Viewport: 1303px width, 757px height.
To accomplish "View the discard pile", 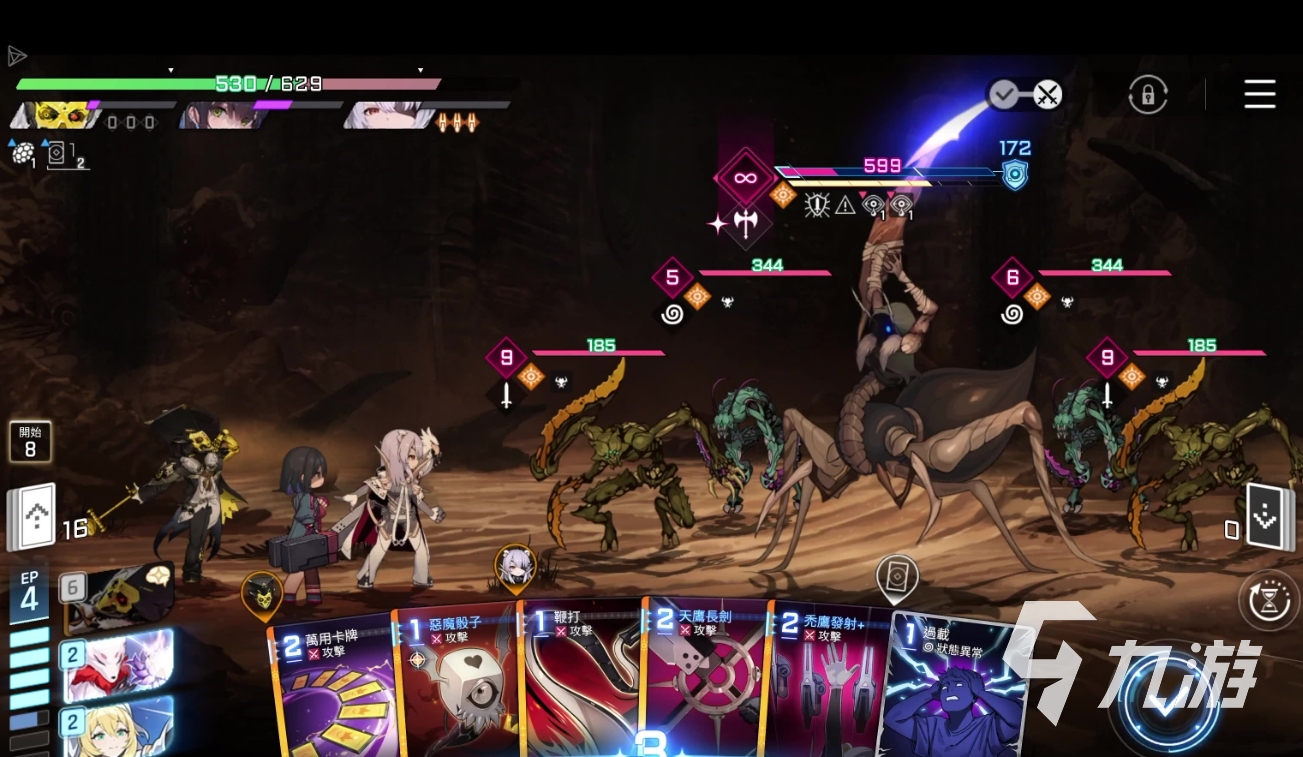I will [x=1269, y=518].
